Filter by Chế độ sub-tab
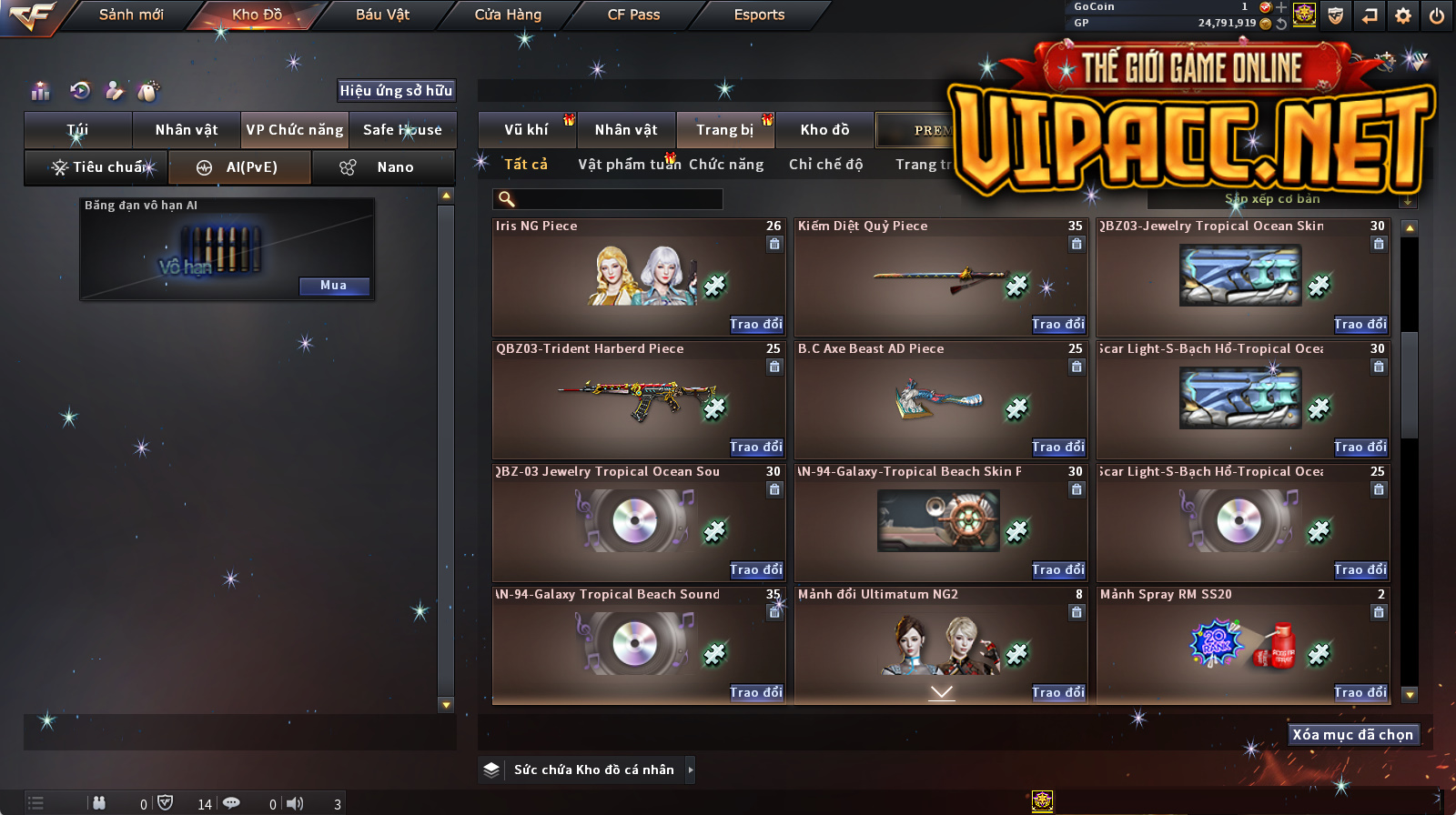The height and width of the screenshot is (815, 1456). 825,165
